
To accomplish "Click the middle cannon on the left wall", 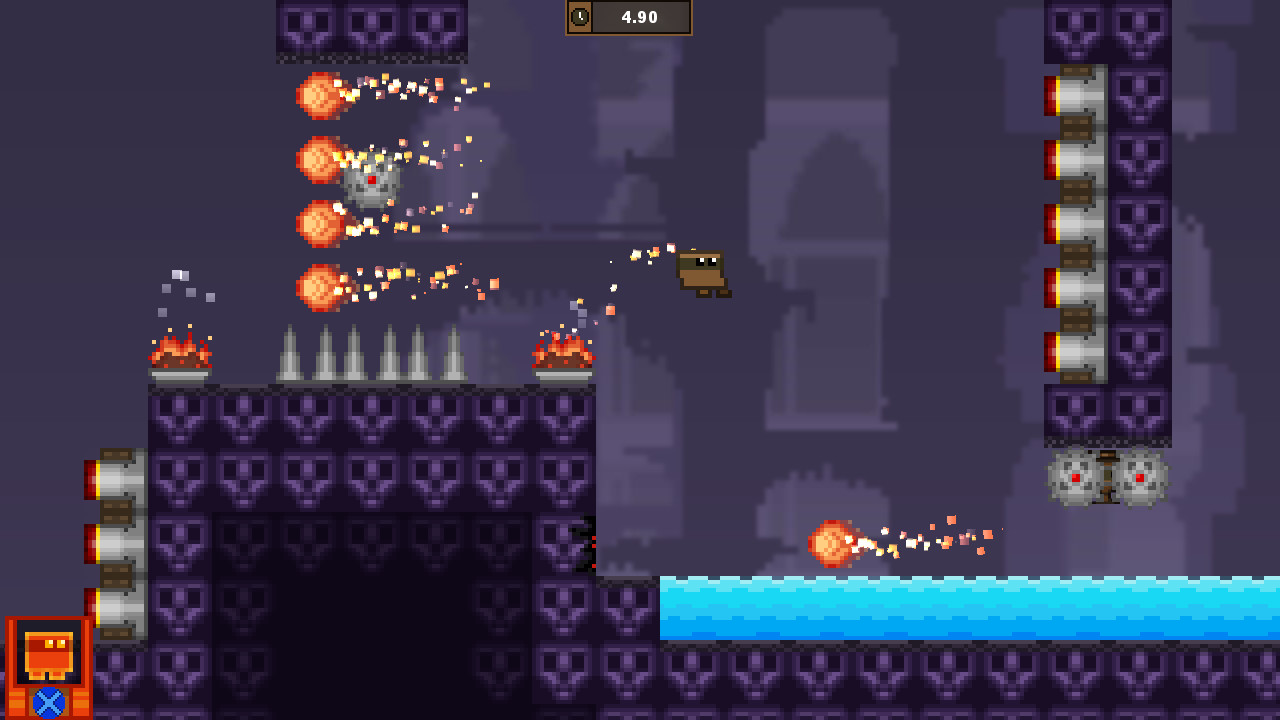I will coord(115,545).
